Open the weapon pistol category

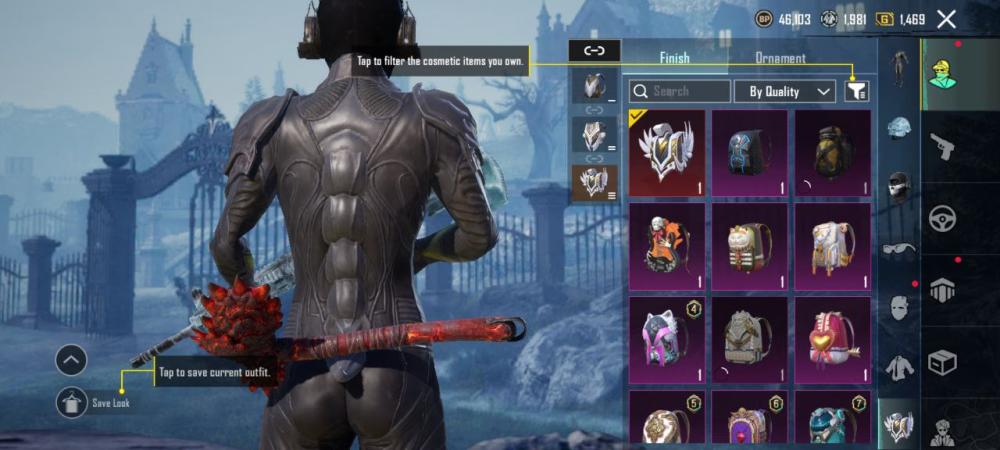click(942, 147)
